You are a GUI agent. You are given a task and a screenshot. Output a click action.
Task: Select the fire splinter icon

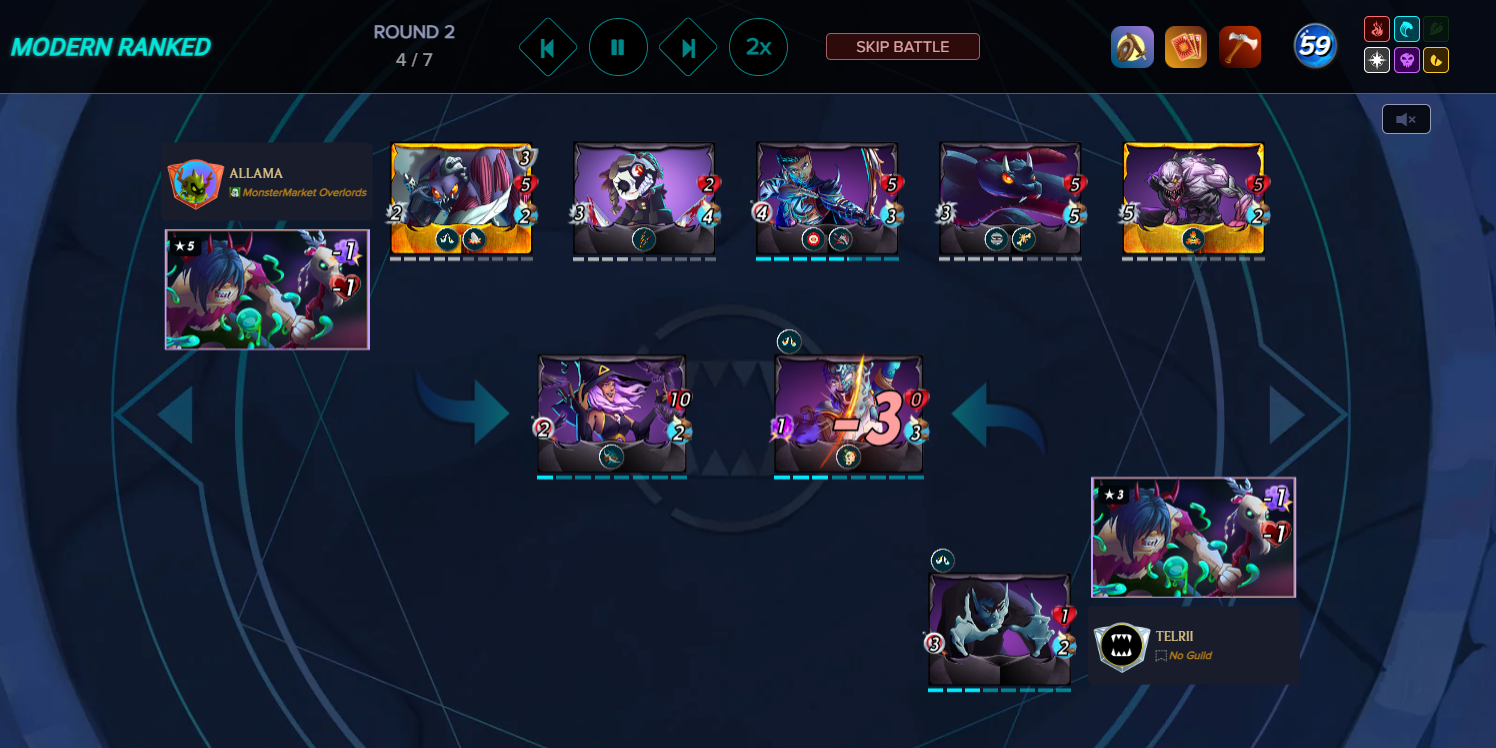pos(1377,28)
